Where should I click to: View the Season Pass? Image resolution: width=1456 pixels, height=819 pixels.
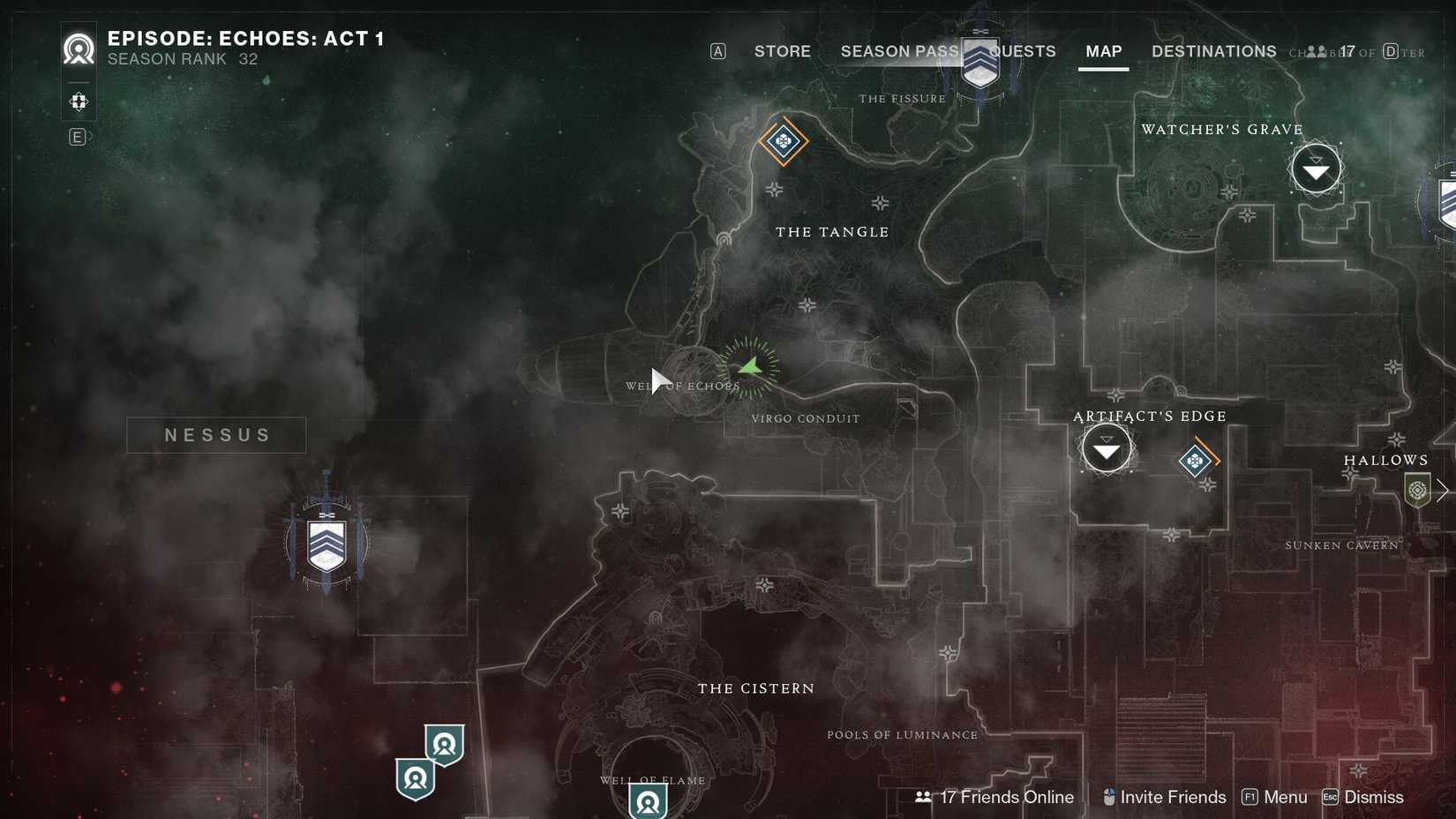[899, 51]
